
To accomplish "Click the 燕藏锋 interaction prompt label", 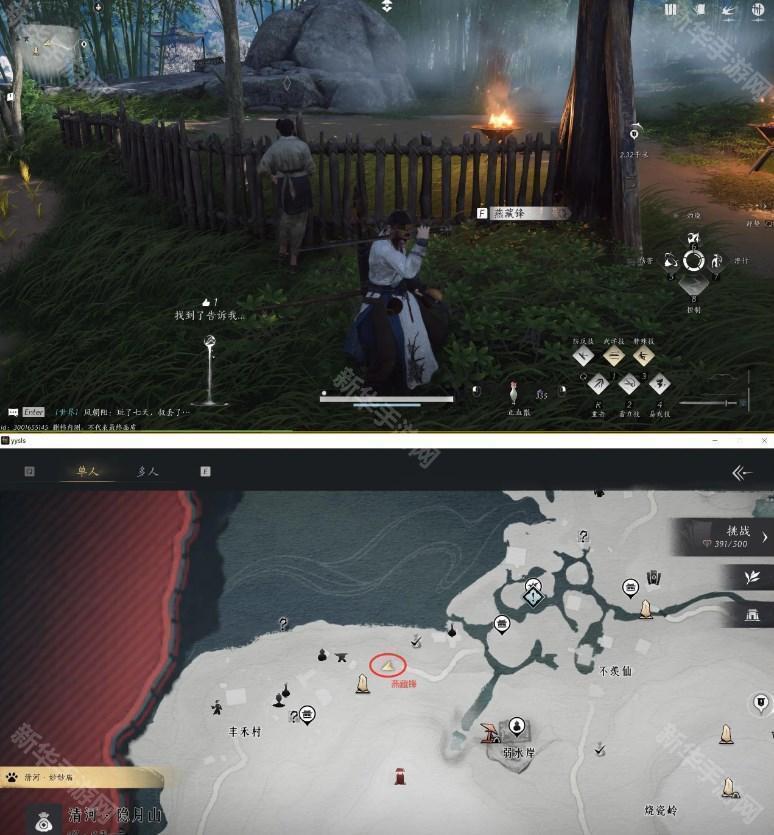I will (x=521, y=213).
